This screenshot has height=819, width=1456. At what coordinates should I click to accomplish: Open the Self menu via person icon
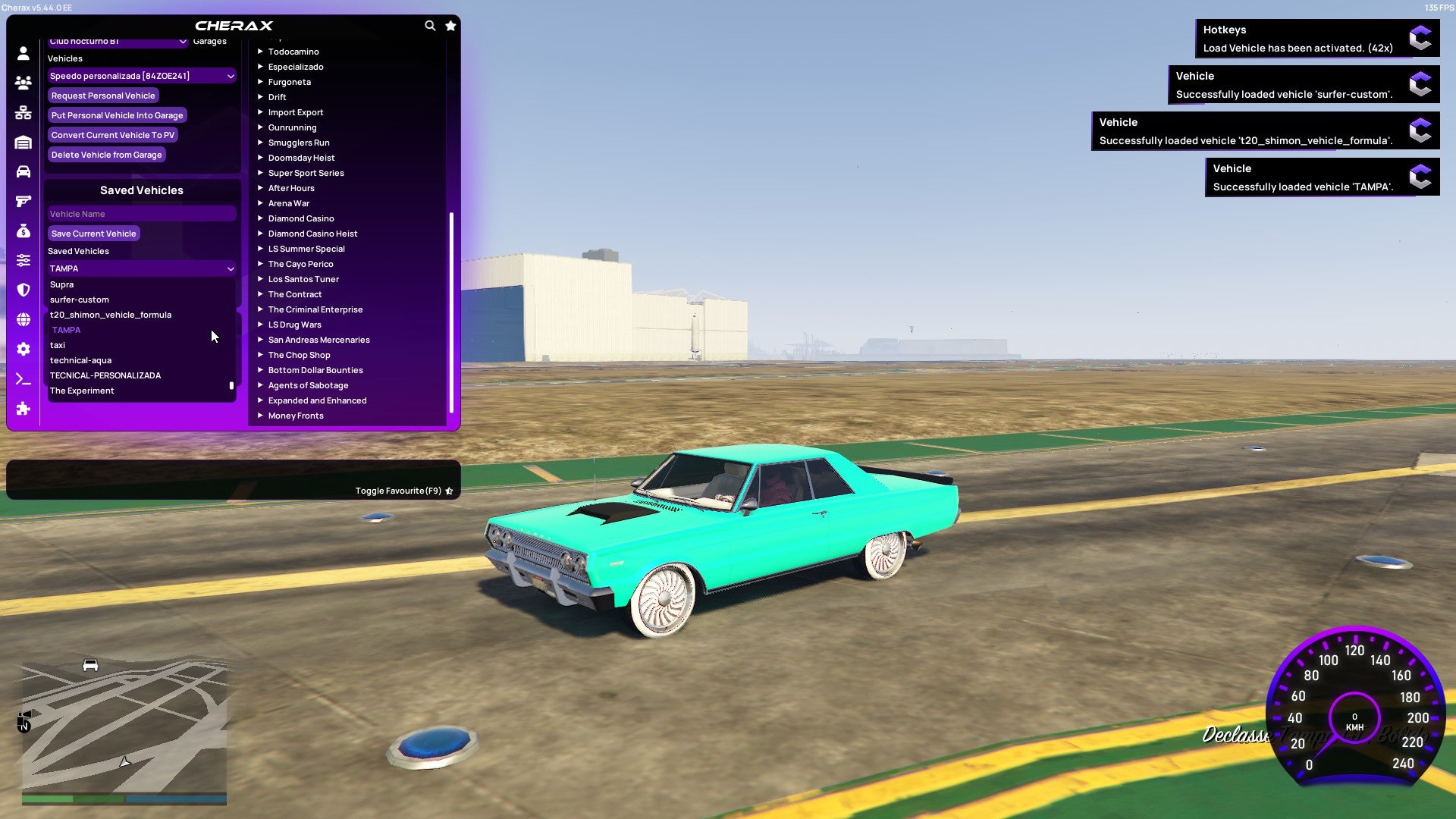pyautogui.click(x=23, y=53)
